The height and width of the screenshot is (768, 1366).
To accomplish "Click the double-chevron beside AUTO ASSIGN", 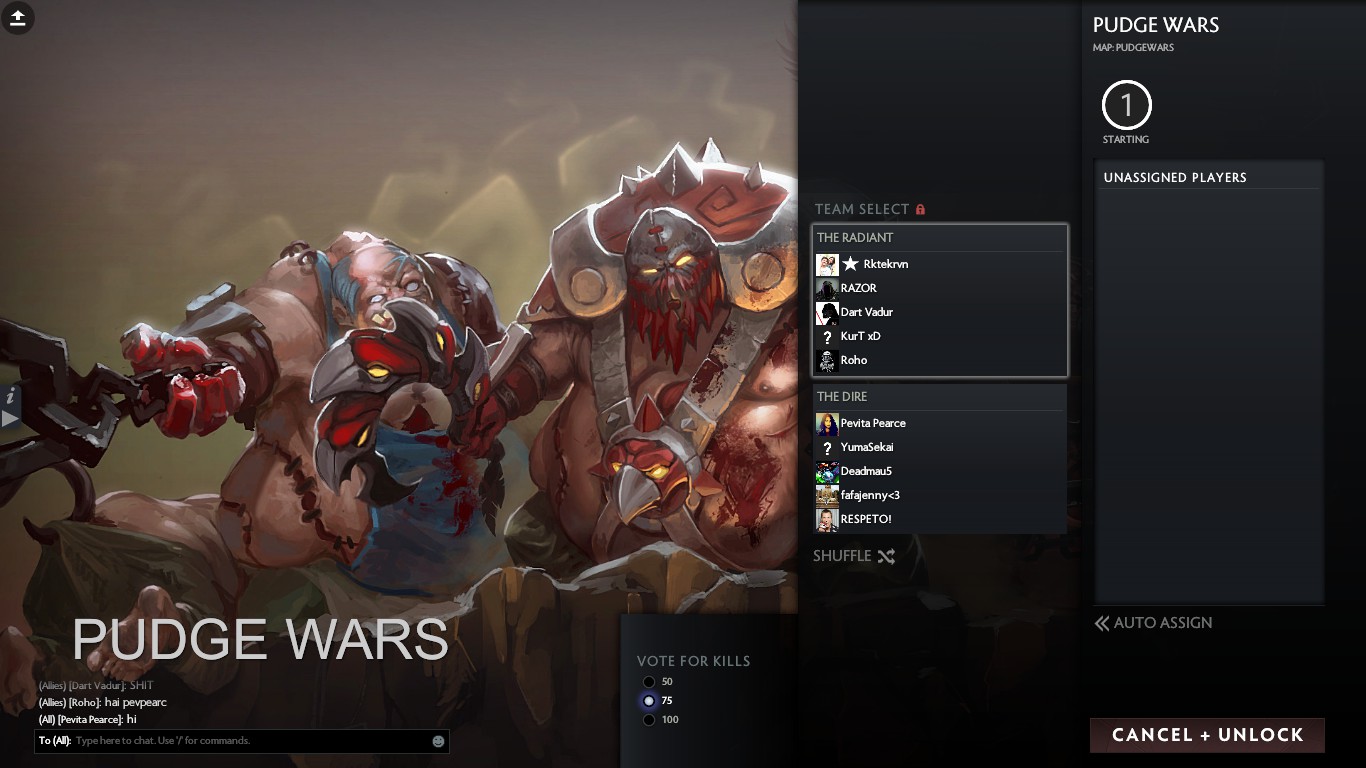I will [x=1100, y=623].
